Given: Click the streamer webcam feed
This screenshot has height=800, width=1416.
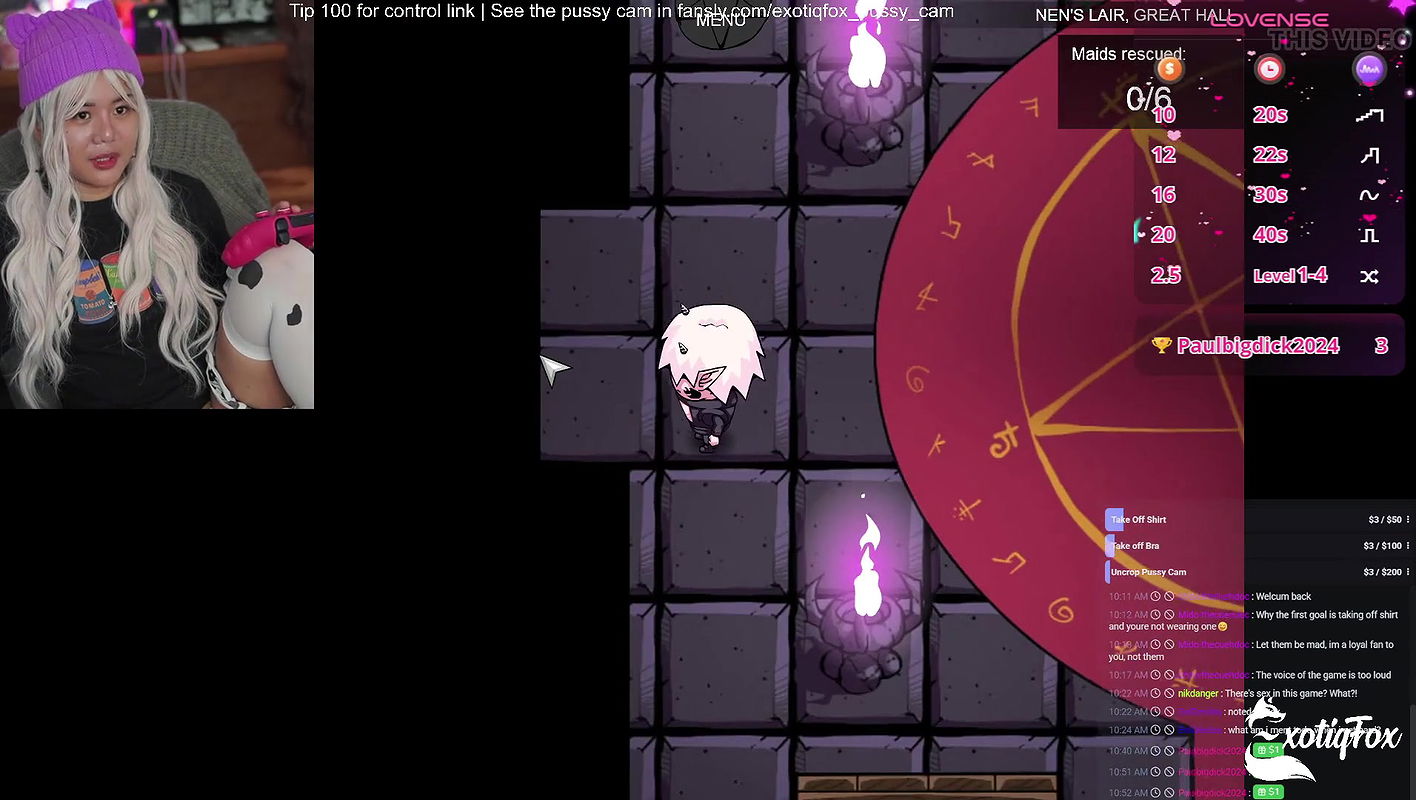Looking at the screenshot, I should [157, 204].
